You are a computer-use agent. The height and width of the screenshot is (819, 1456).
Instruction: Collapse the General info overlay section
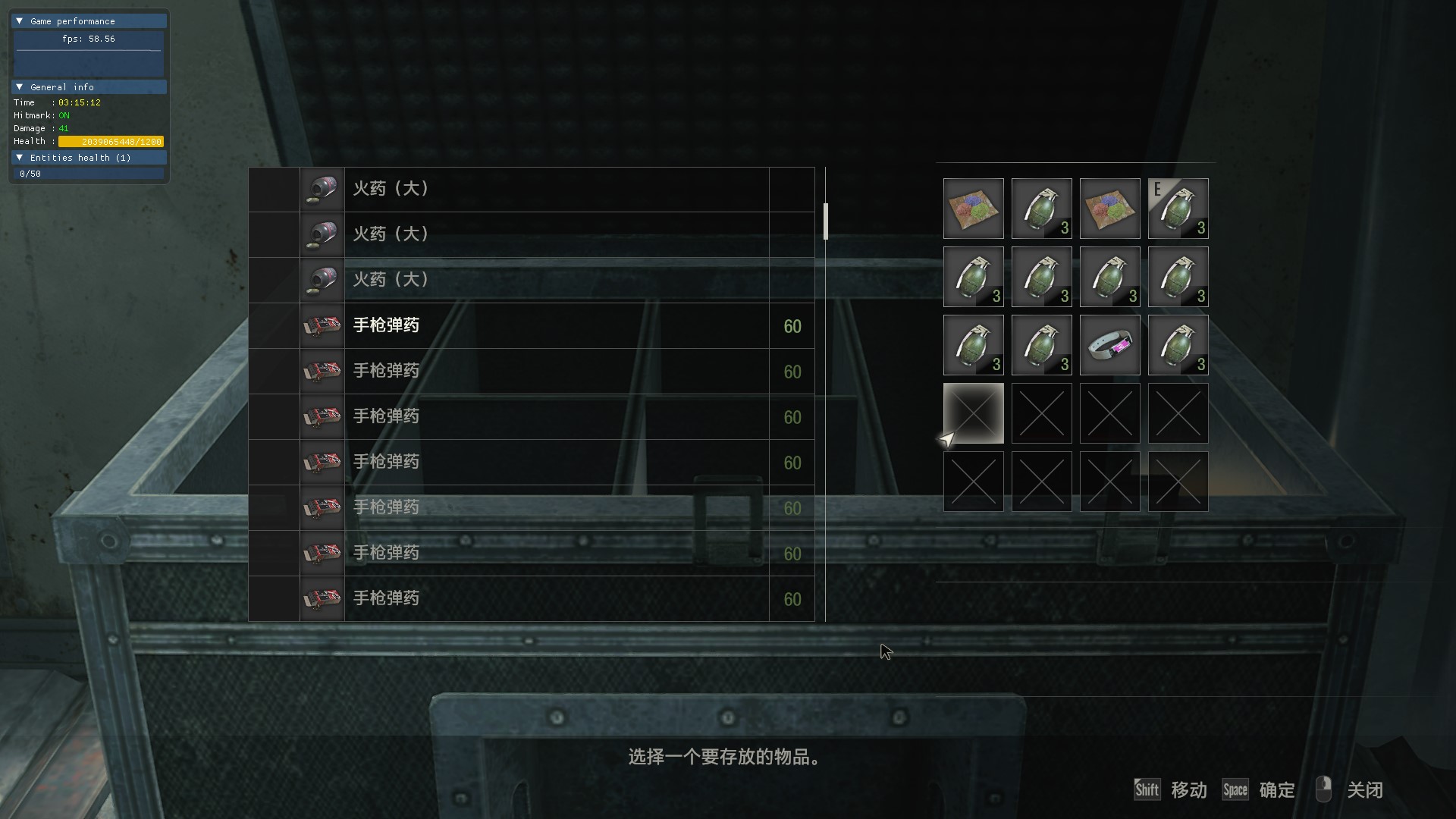[20, 87]
